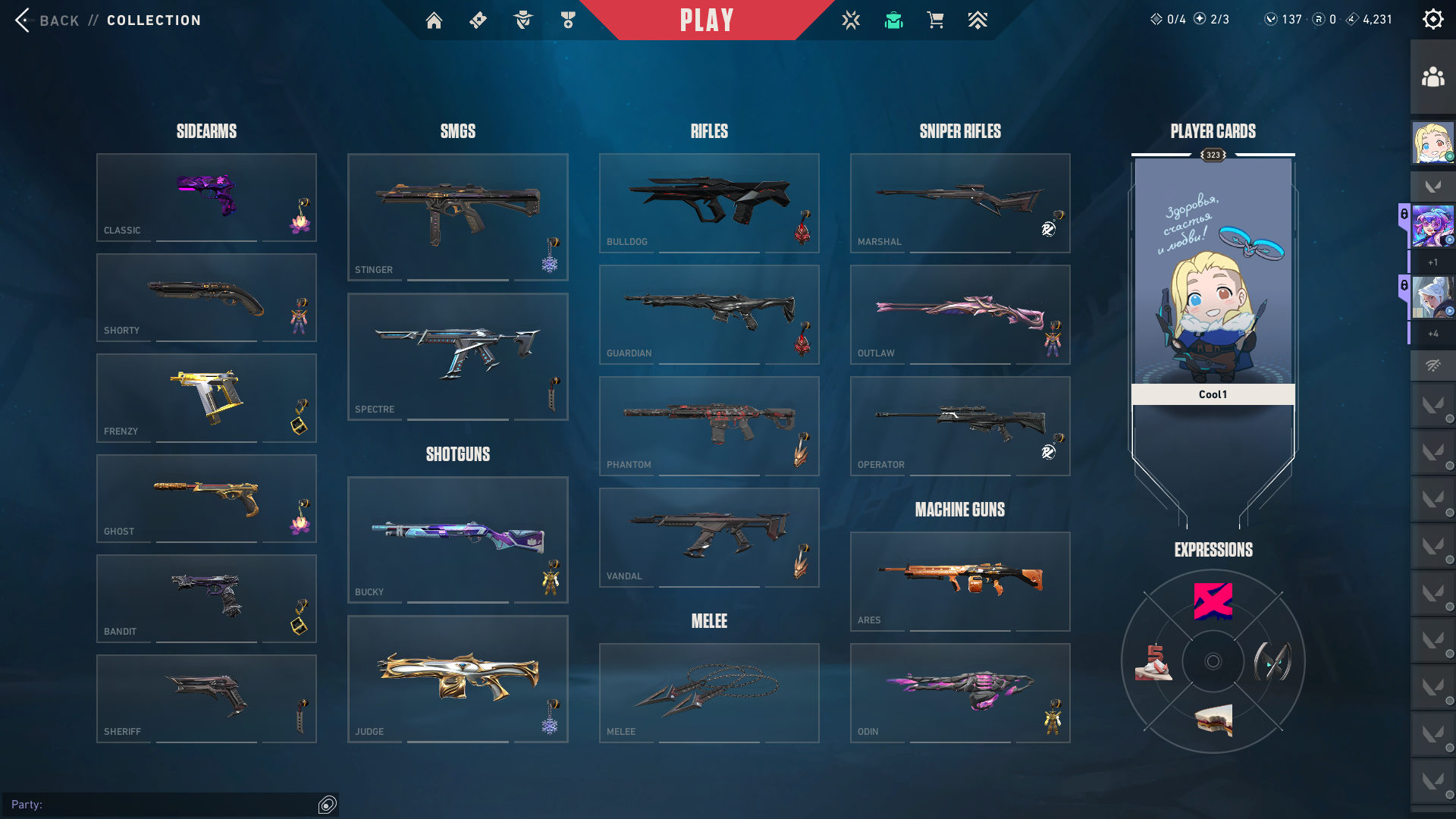Open the Battlepass ticket icon
This screenshot has height=819, width=1456.
point(478,20)
